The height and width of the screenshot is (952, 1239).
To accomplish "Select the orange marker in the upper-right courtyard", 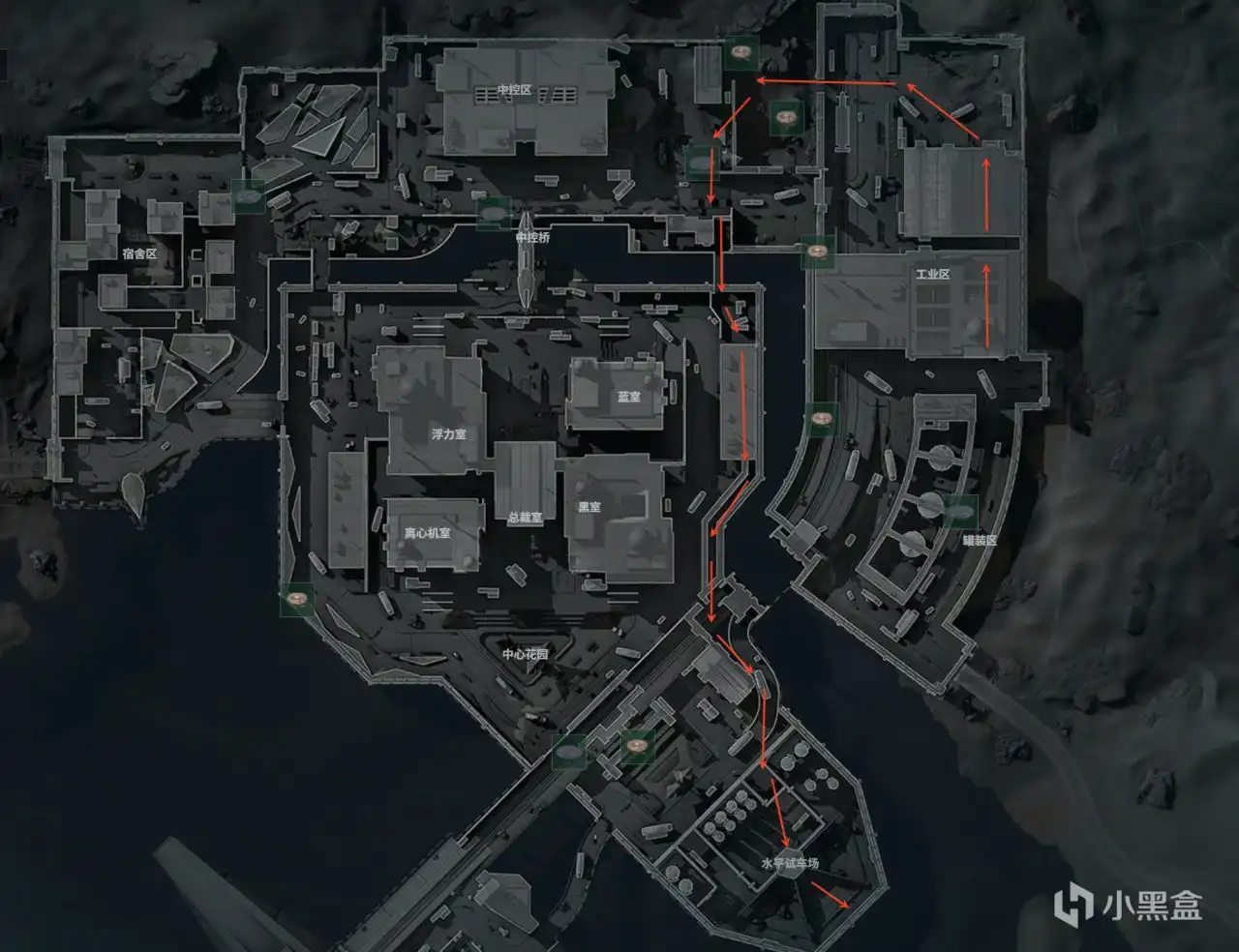I will click(786, 114).
